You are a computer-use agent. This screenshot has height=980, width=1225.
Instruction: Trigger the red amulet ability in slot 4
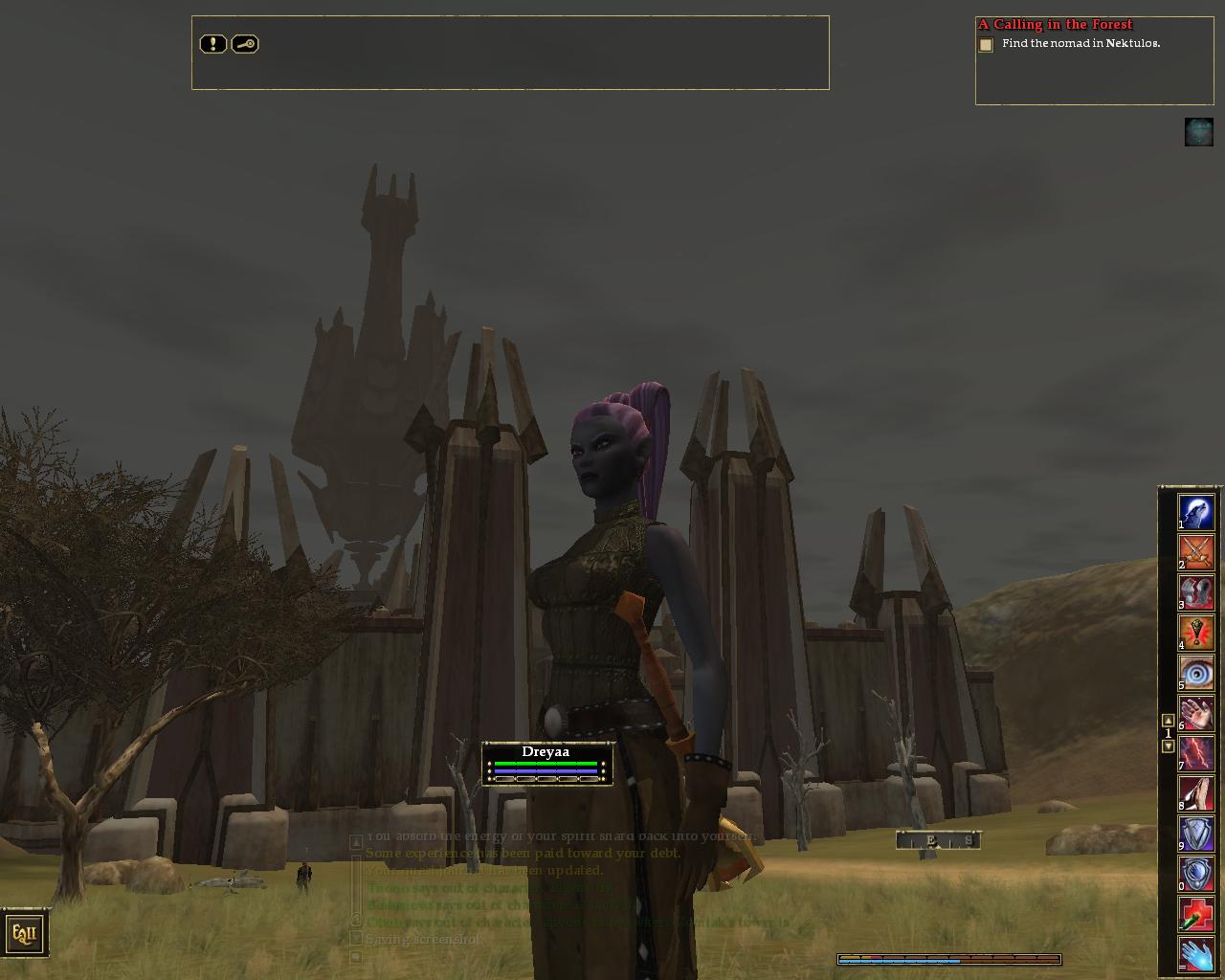point(1195,632)
